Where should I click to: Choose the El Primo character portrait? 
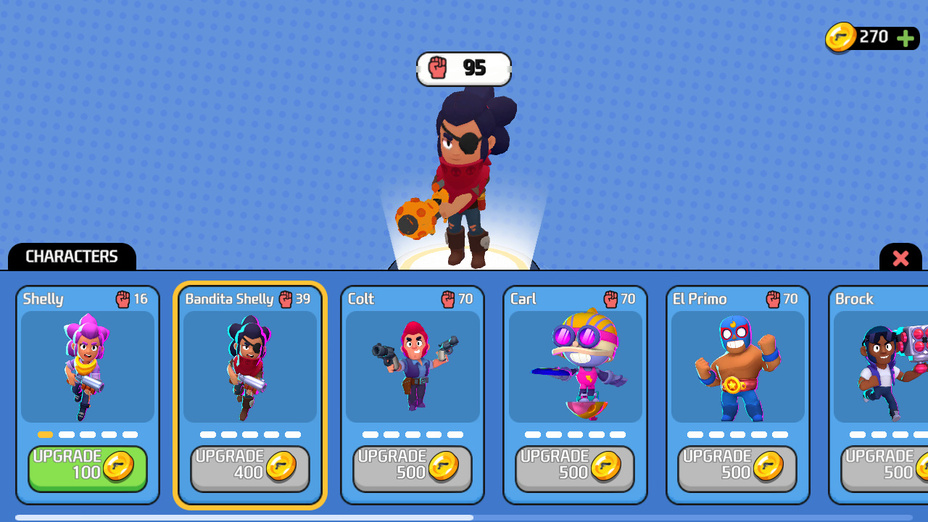click(x=737, y=367)
